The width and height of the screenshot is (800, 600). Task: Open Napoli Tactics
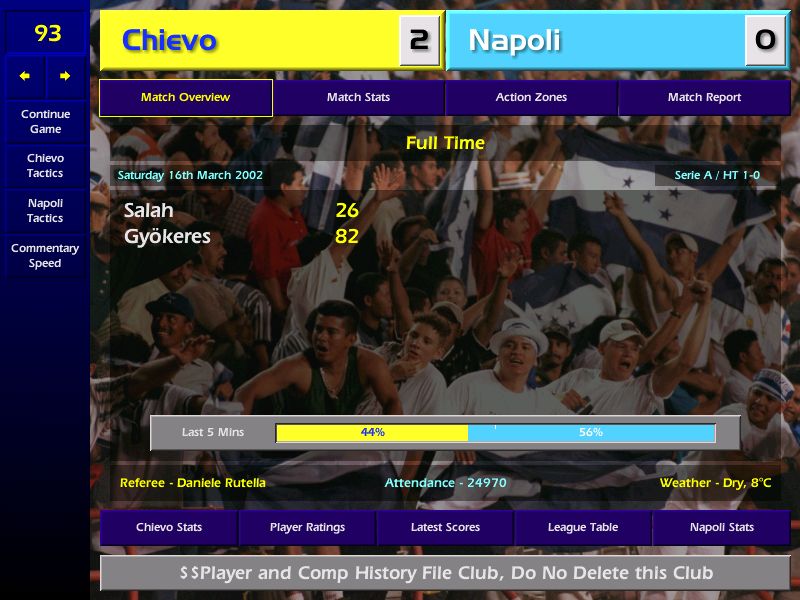tap(45, 210)
